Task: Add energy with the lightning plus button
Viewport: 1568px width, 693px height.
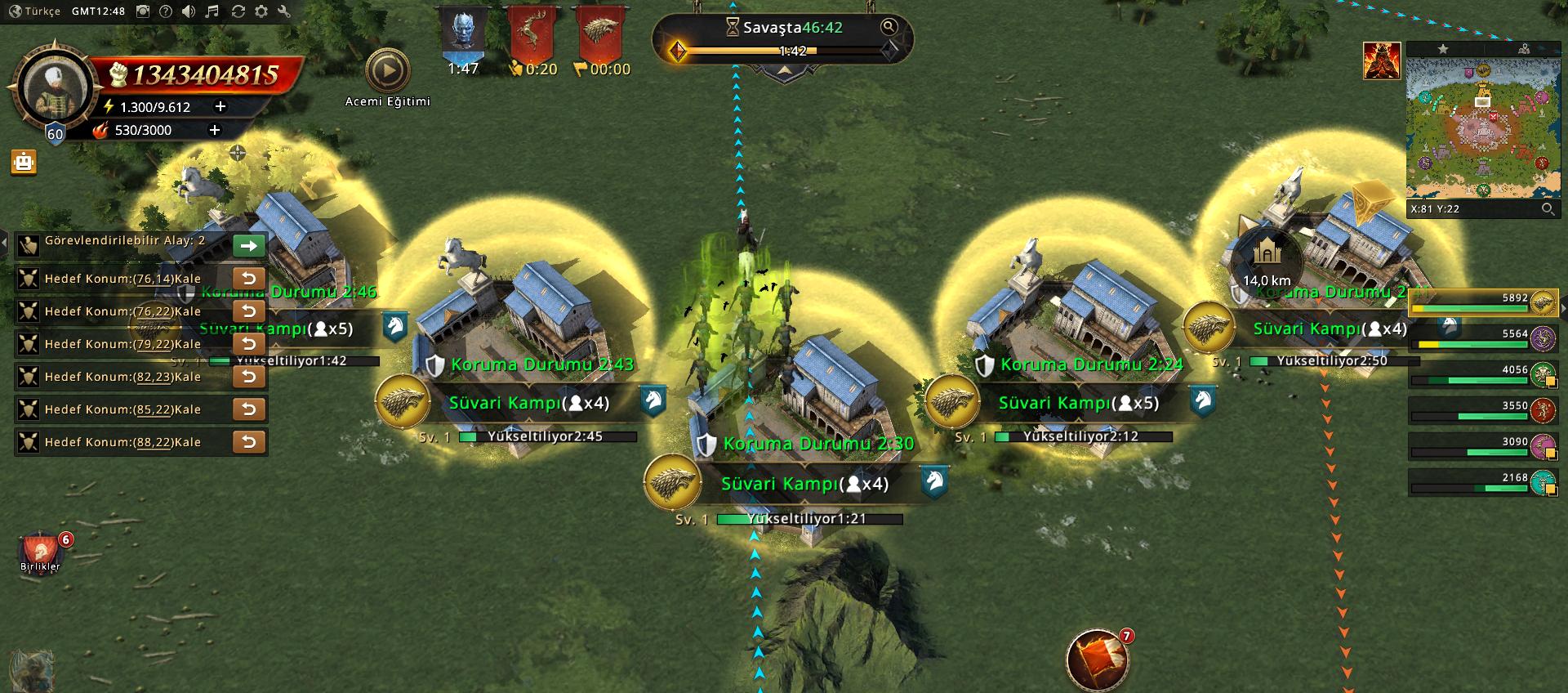Action: click(220, 107)
